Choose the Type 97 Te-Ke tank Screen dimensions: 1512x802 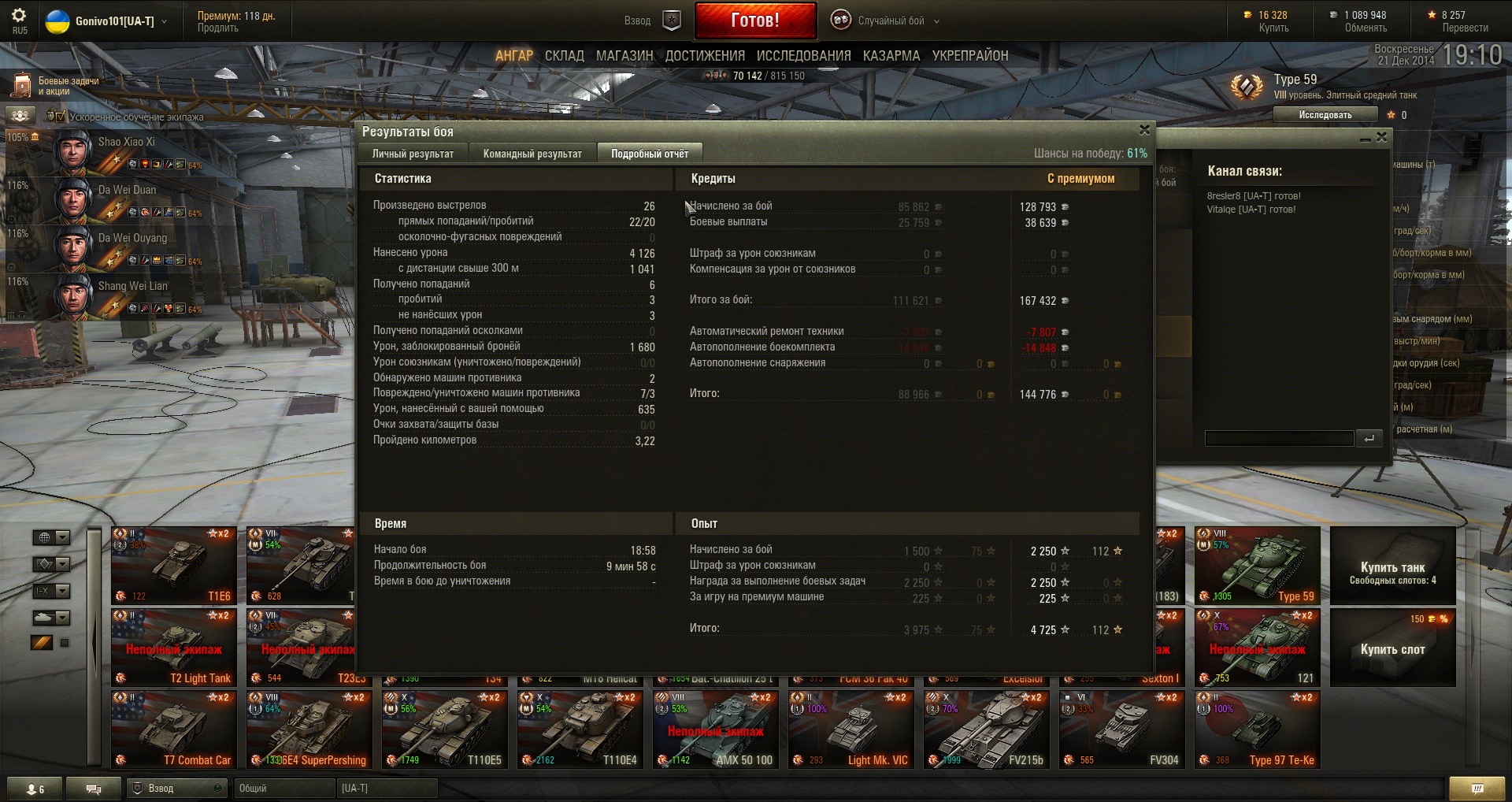point(1257,729)
